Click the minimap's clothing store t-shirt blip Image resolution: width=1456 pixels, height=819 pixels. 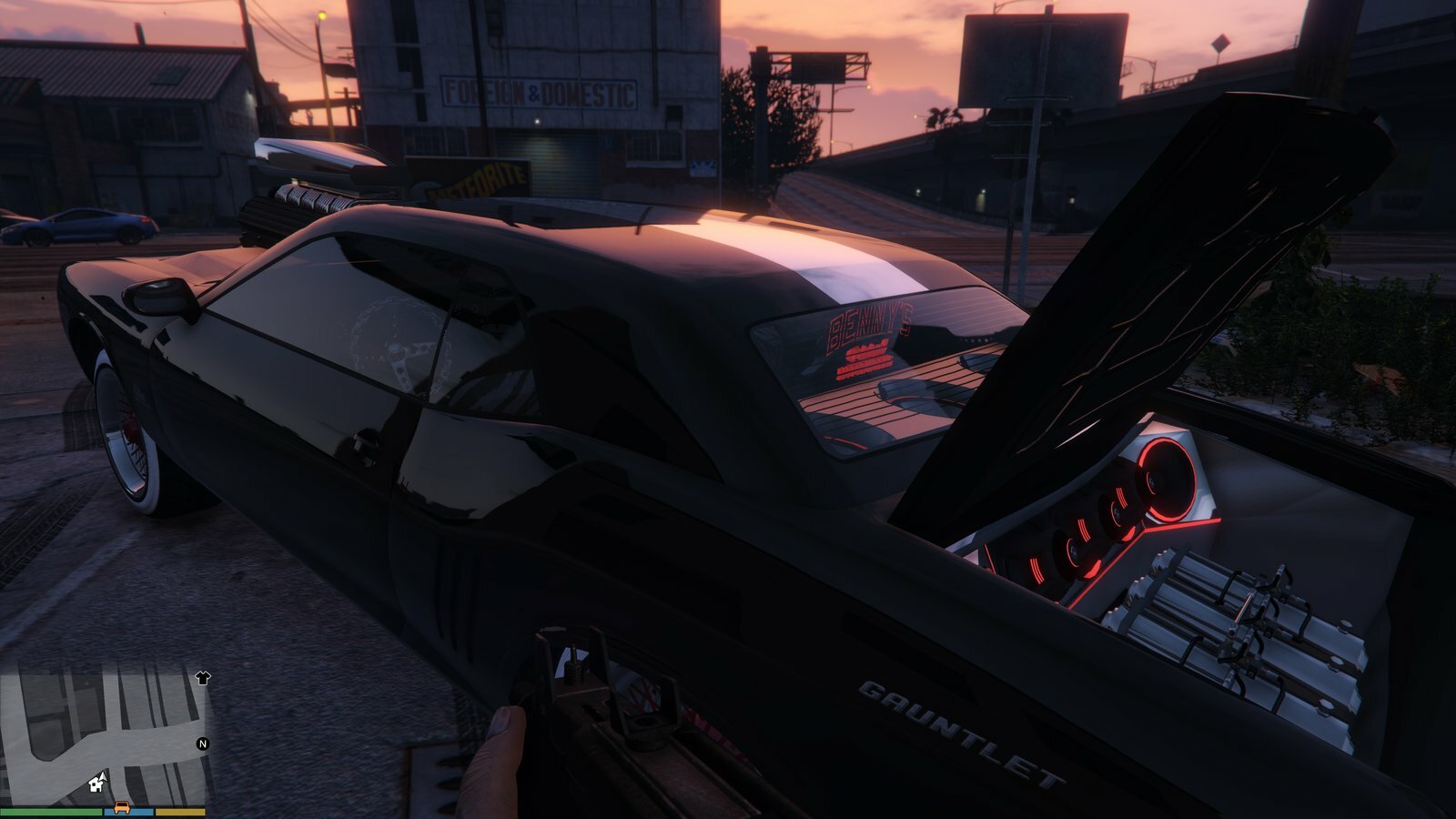click(x=202, y=677)
